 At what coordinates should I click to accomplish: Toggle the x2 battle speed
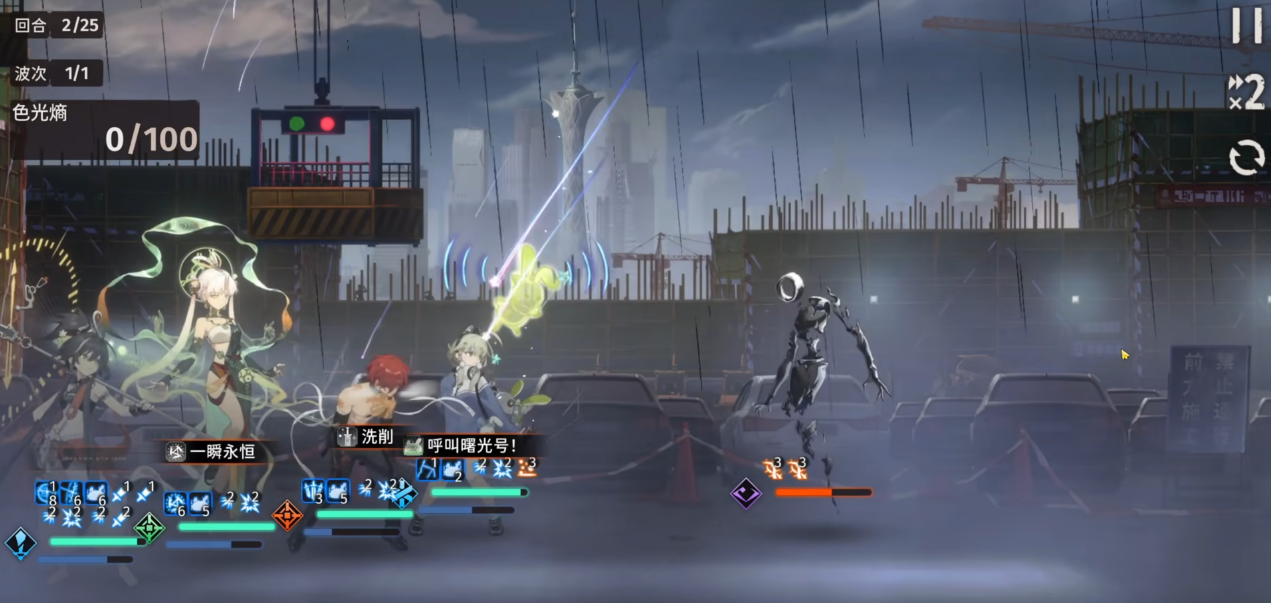[1246, 92]
